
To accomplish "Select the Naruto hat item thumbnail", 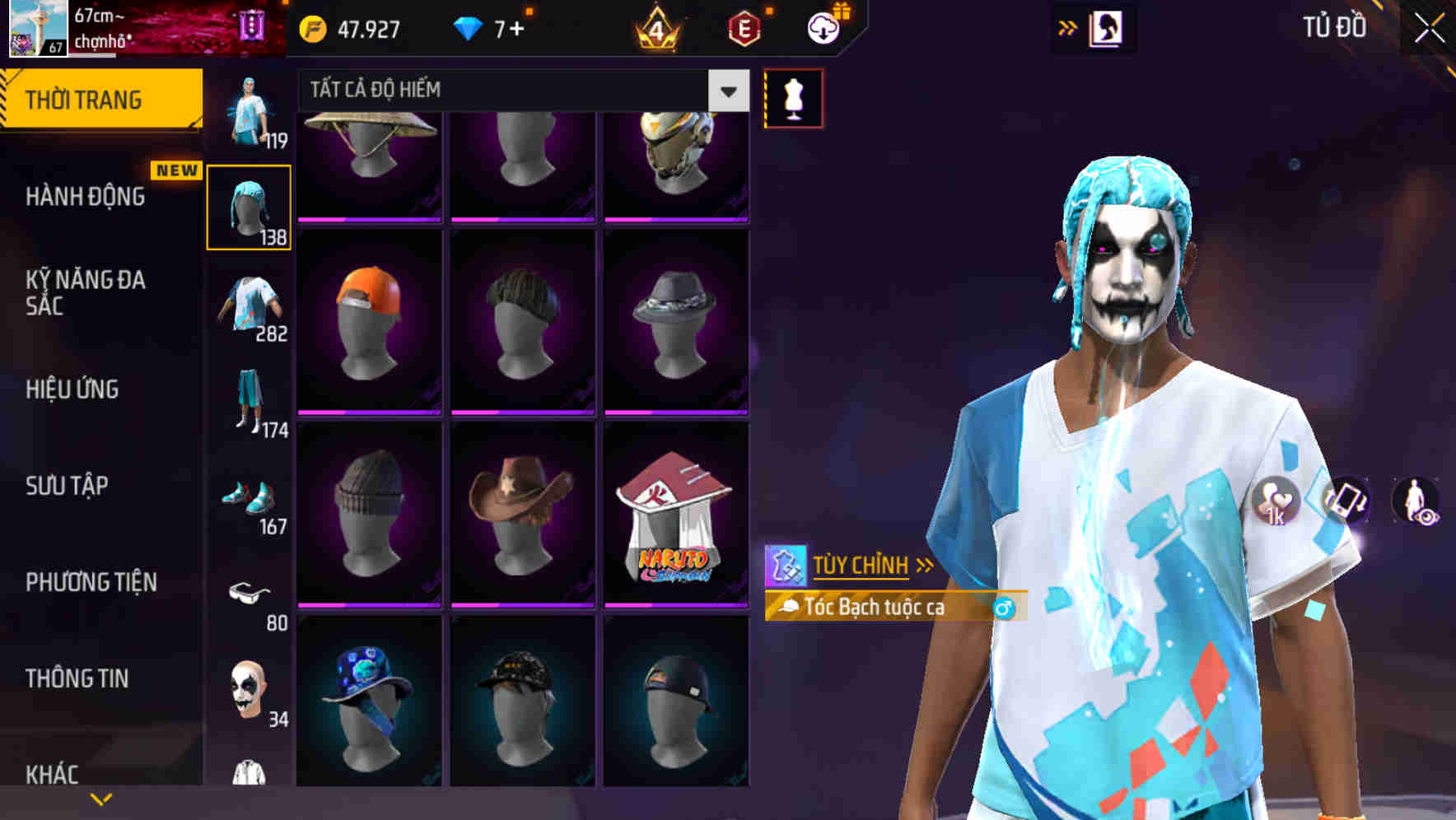I will (x=677, y=519).
